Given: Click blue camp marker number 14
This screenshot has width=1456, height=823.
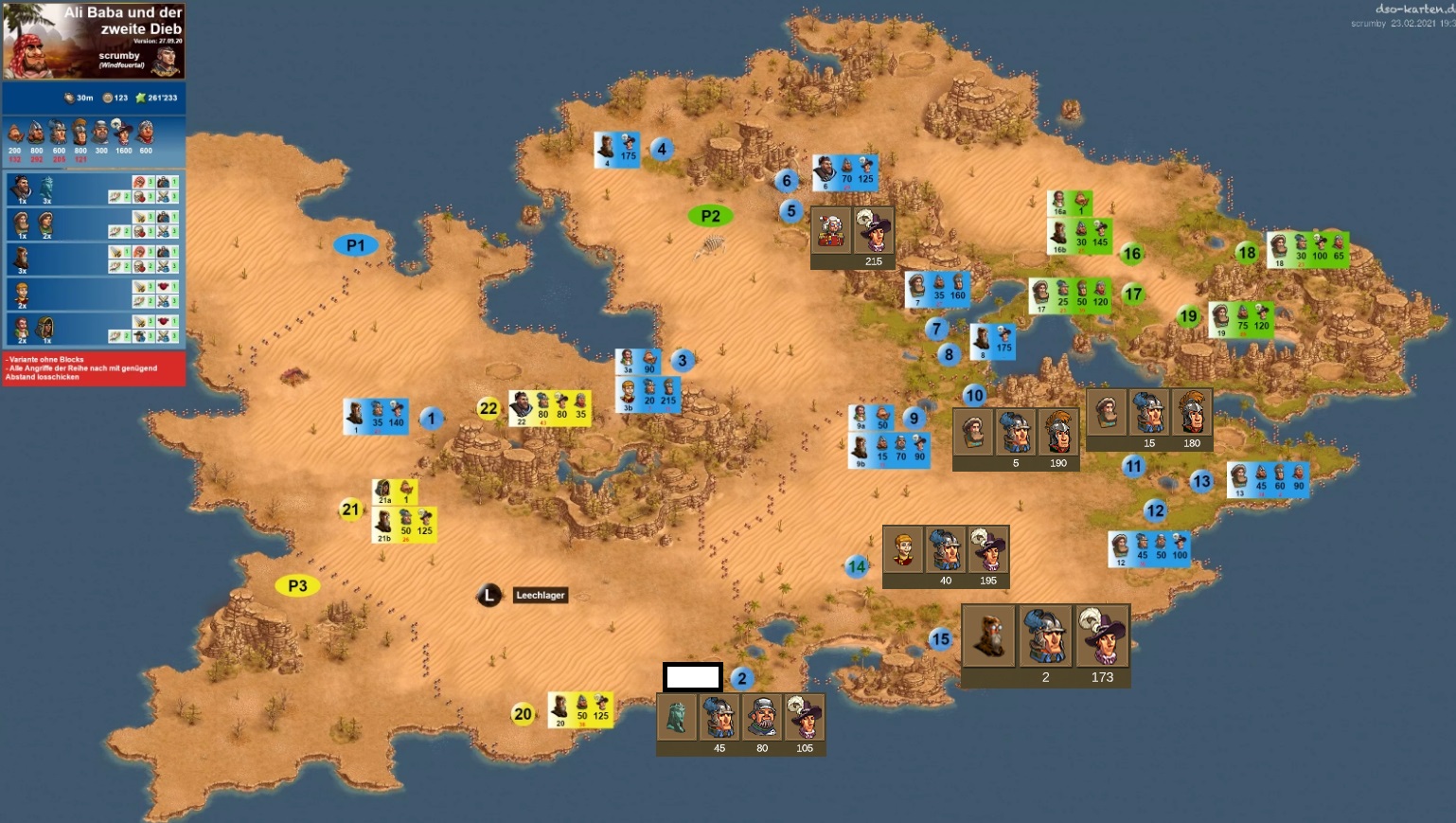Looking at the screenshot, I should point(857,566).
